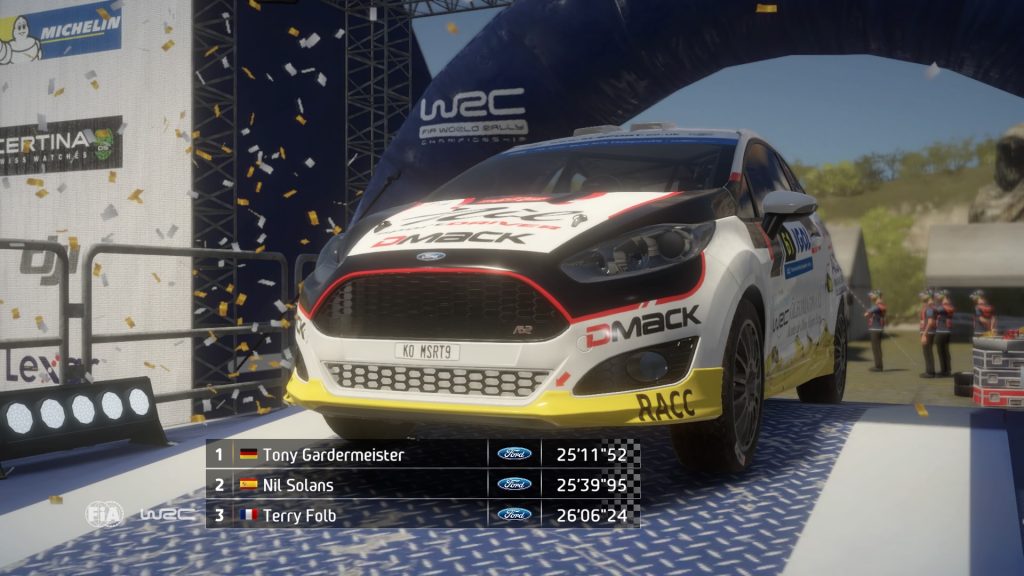The image size is (1024, 576).
Task: Select Terry Folb's third-place result row
Action: (422, 515)
